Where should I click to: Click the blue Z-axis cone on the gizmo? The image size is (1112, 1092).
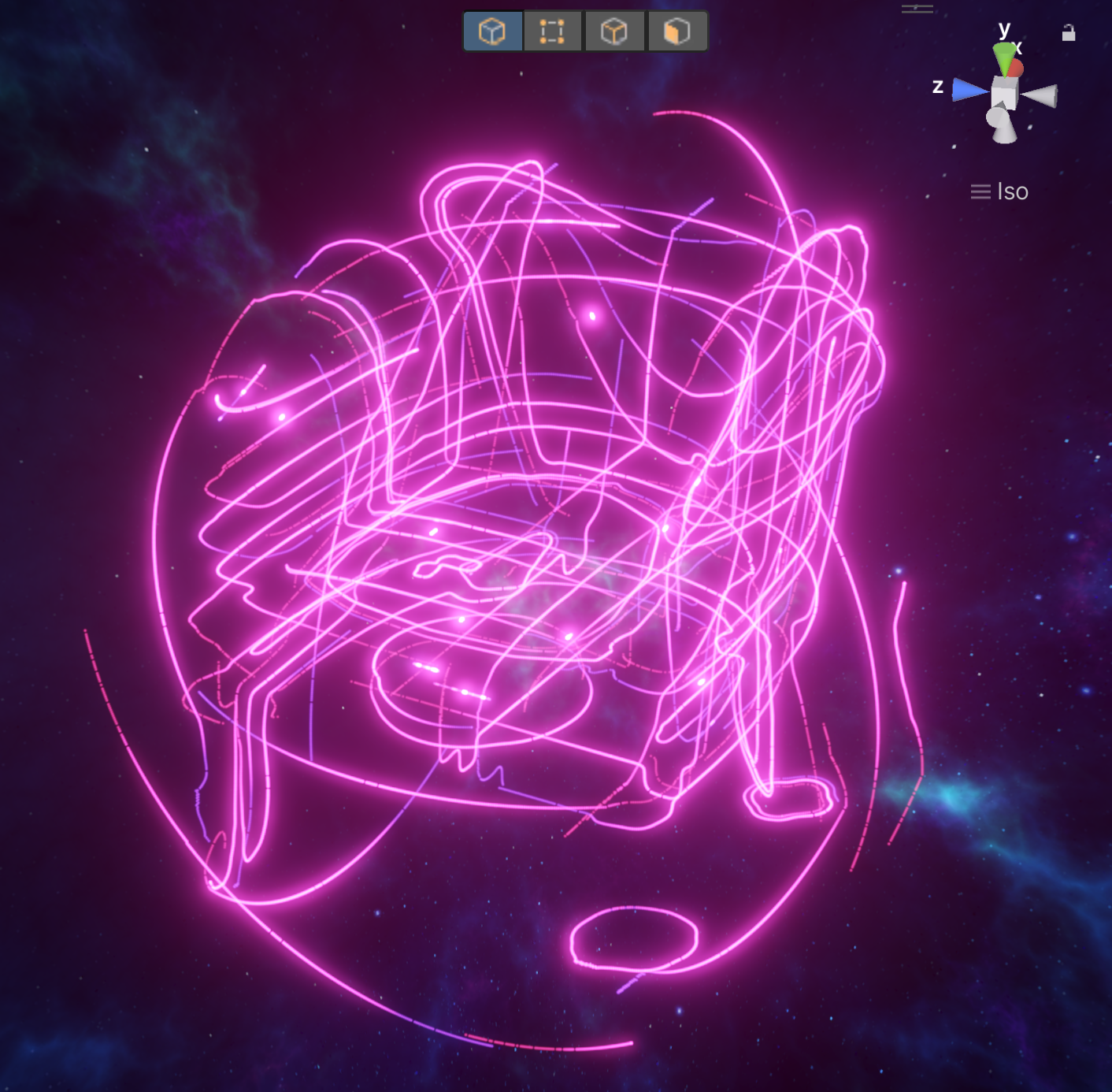point(967,89)
